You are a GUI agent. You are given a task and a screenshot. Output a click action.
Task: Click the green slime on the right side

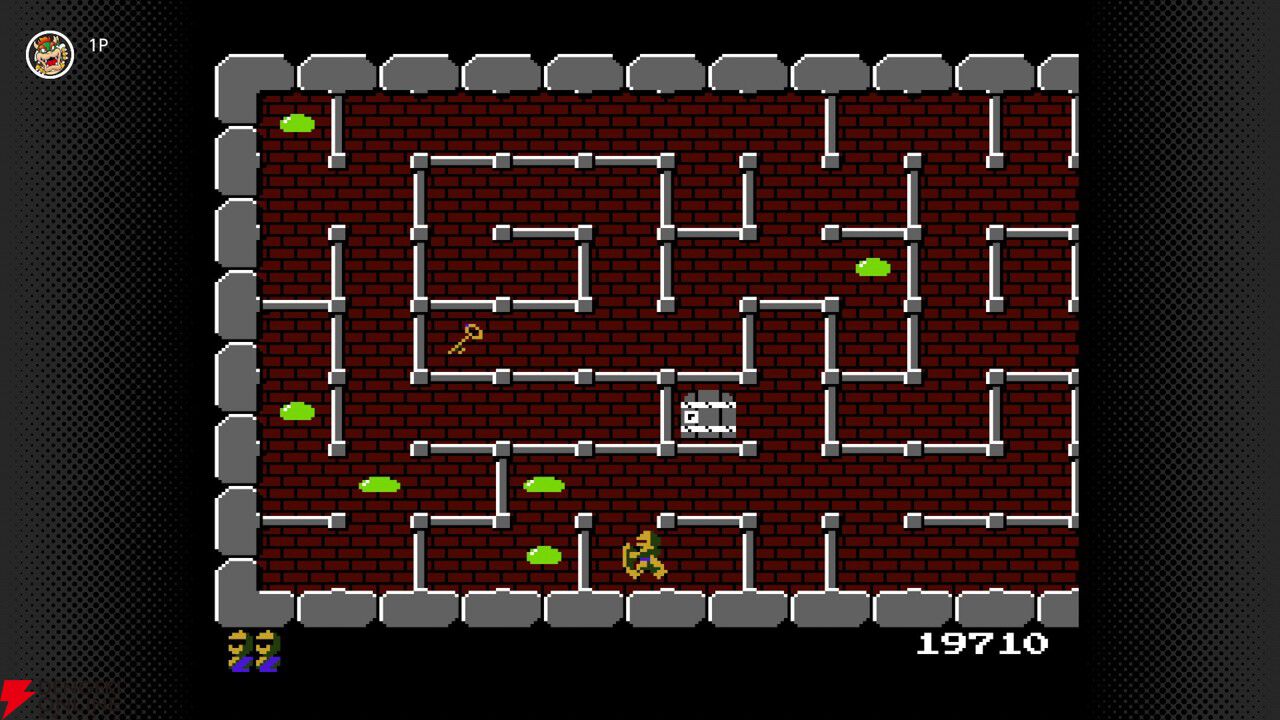click(873, 267)
